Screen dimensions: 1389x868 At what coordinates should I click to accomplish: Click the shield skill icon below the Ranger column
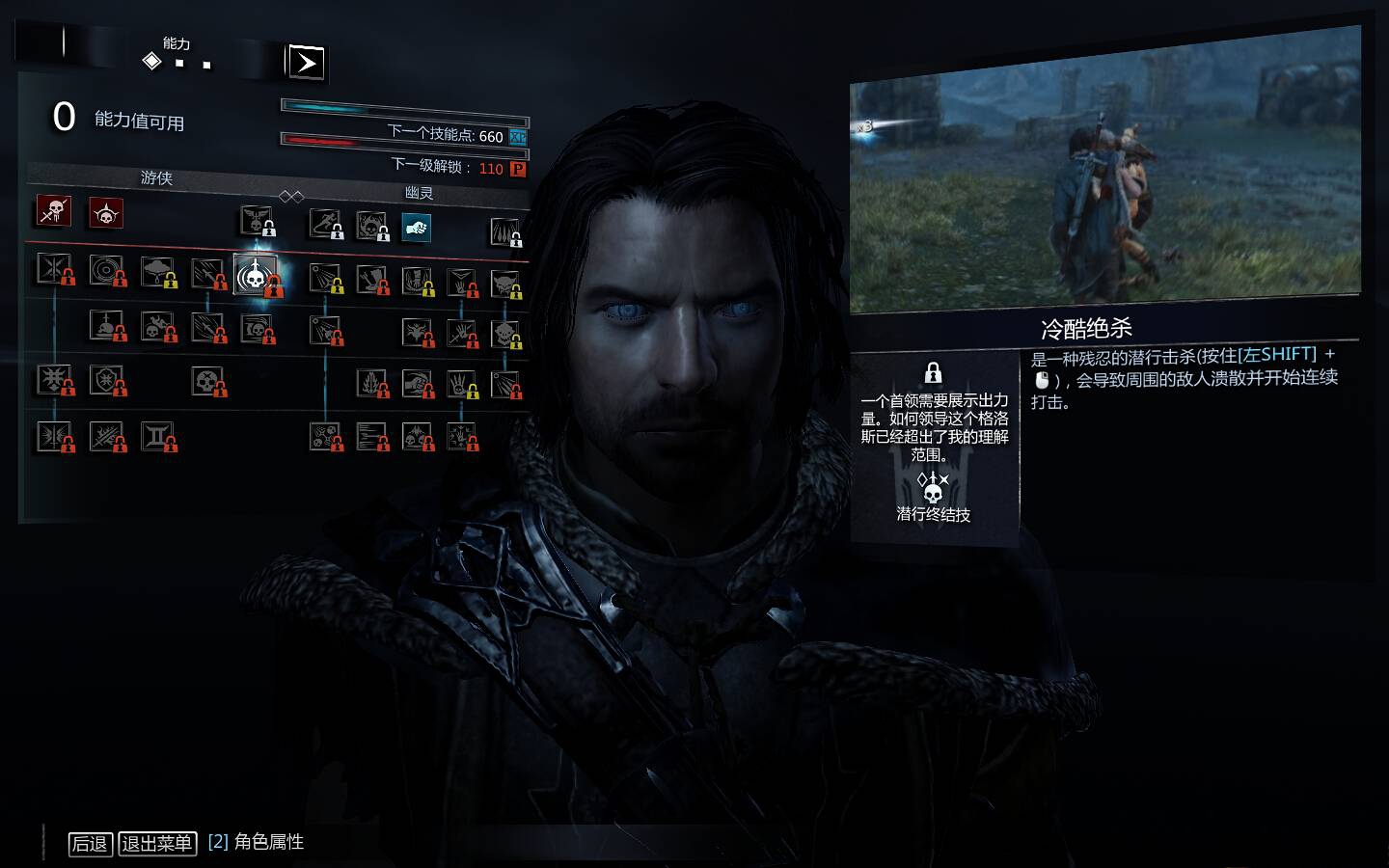108,380
